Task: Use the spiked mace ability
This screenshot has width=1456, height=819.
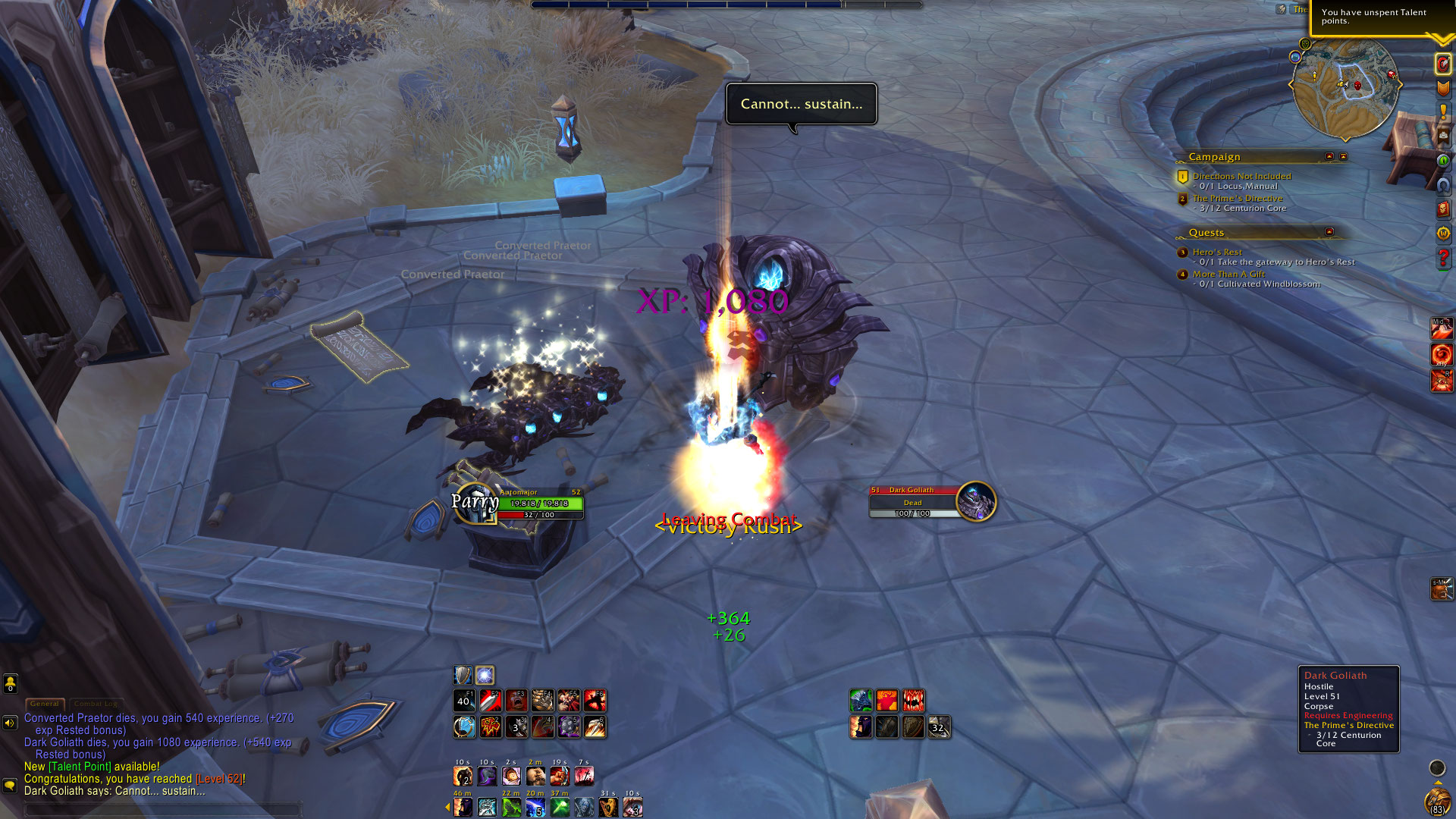Action: [569, 726]
